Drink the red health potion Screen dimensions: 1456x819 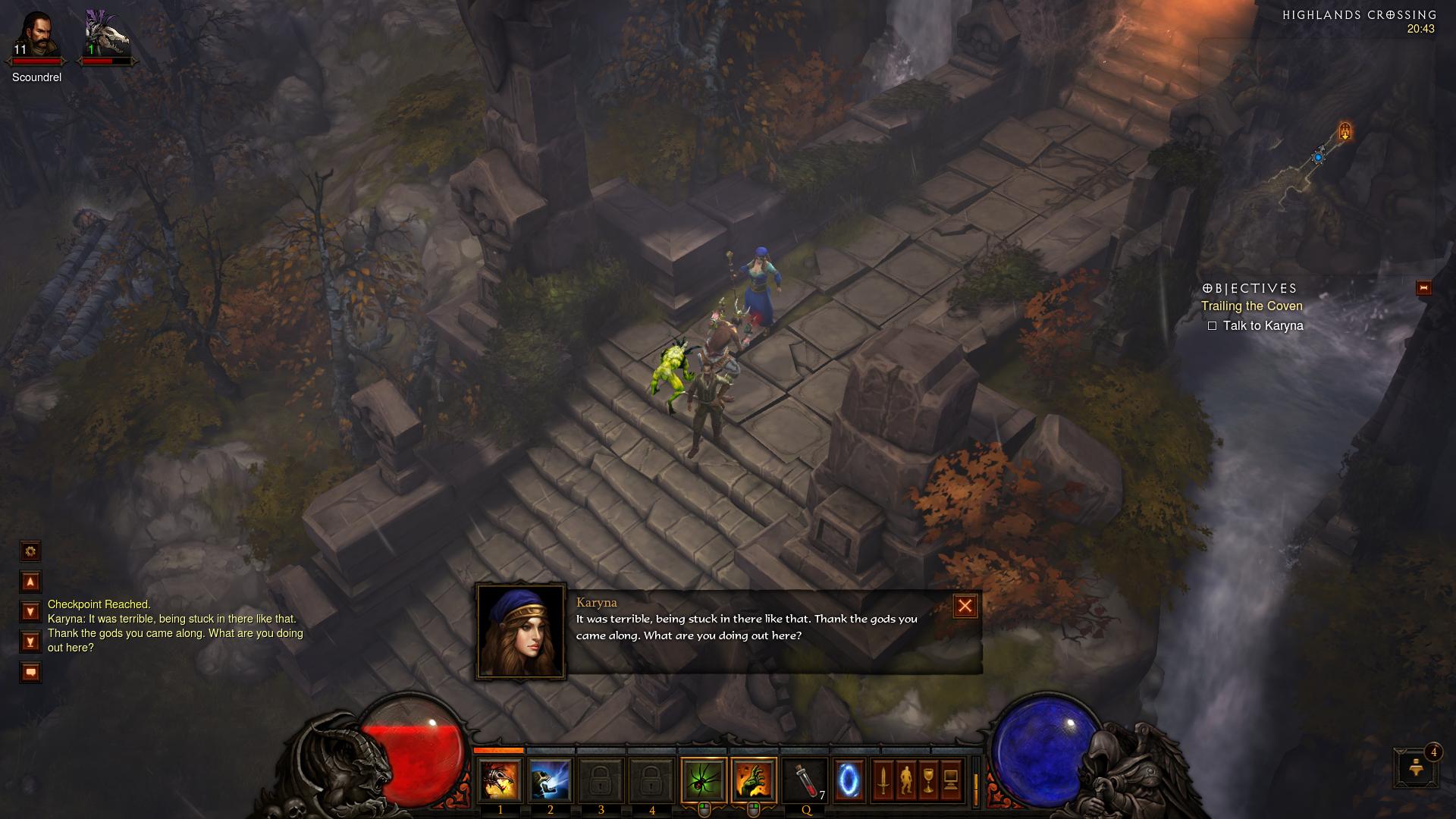point(806,780)
